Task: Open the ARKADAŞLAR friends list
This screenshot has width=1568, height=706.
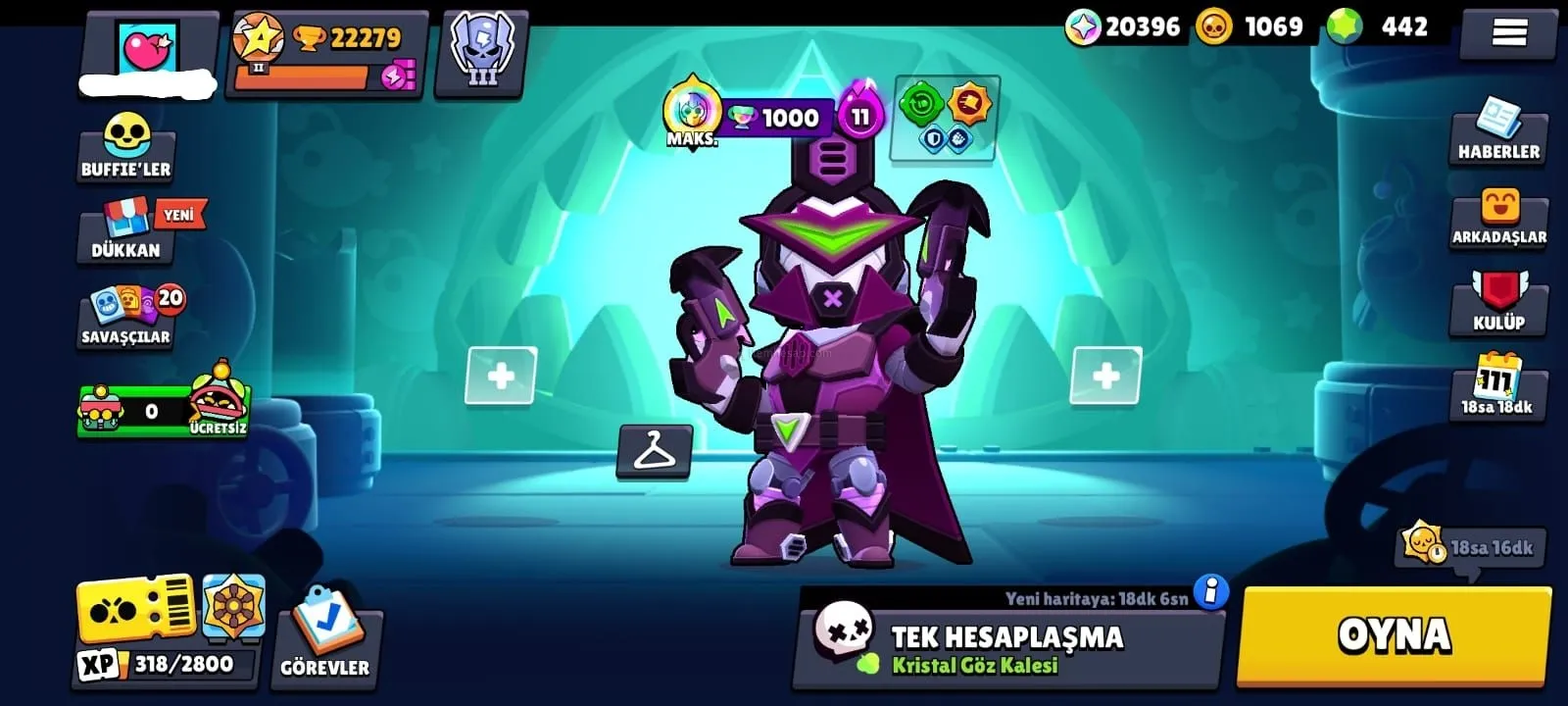Action: tap(1499, 218)
